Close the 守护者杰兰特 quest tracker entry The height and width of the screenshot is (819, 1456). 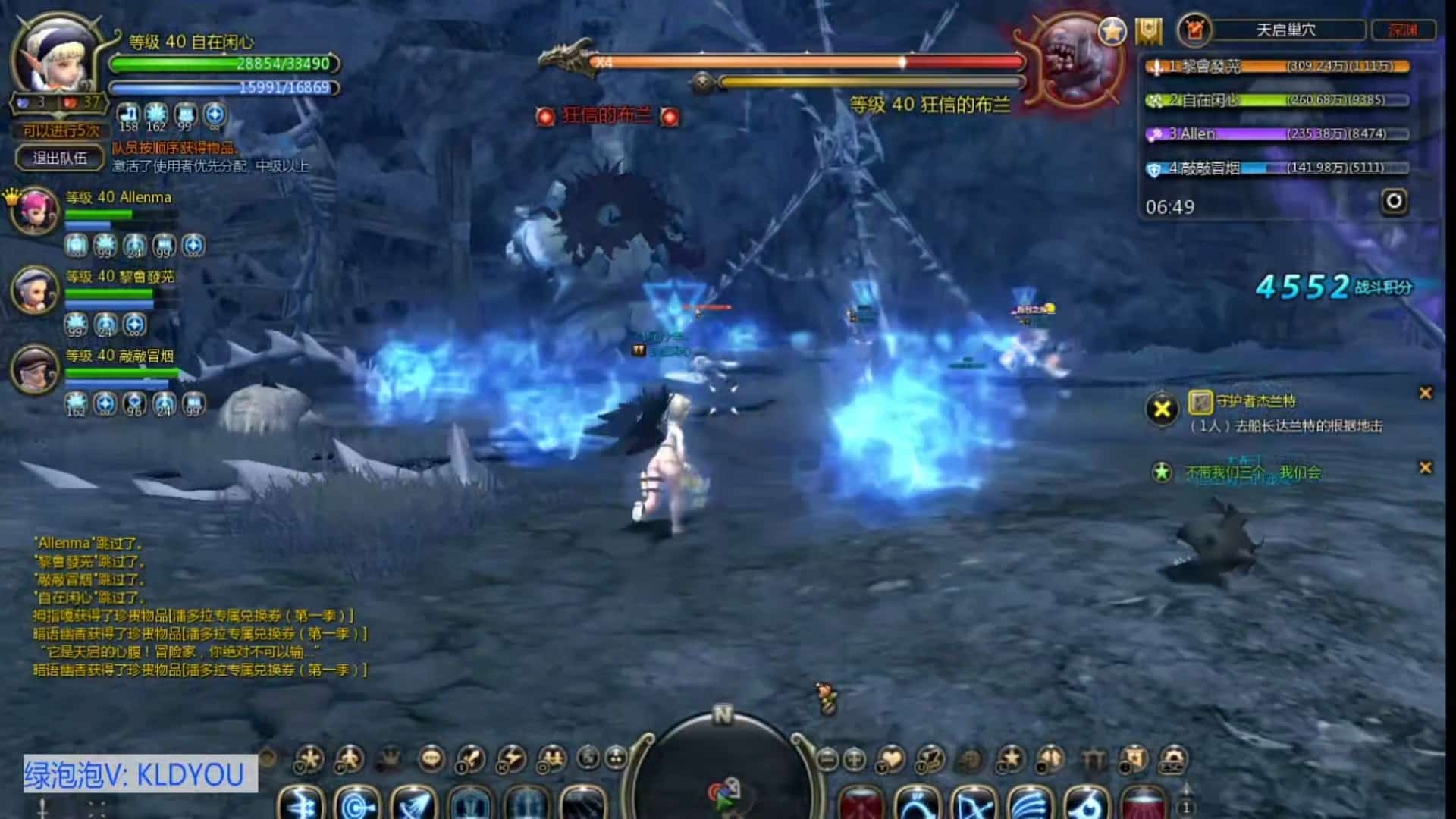1426,393
